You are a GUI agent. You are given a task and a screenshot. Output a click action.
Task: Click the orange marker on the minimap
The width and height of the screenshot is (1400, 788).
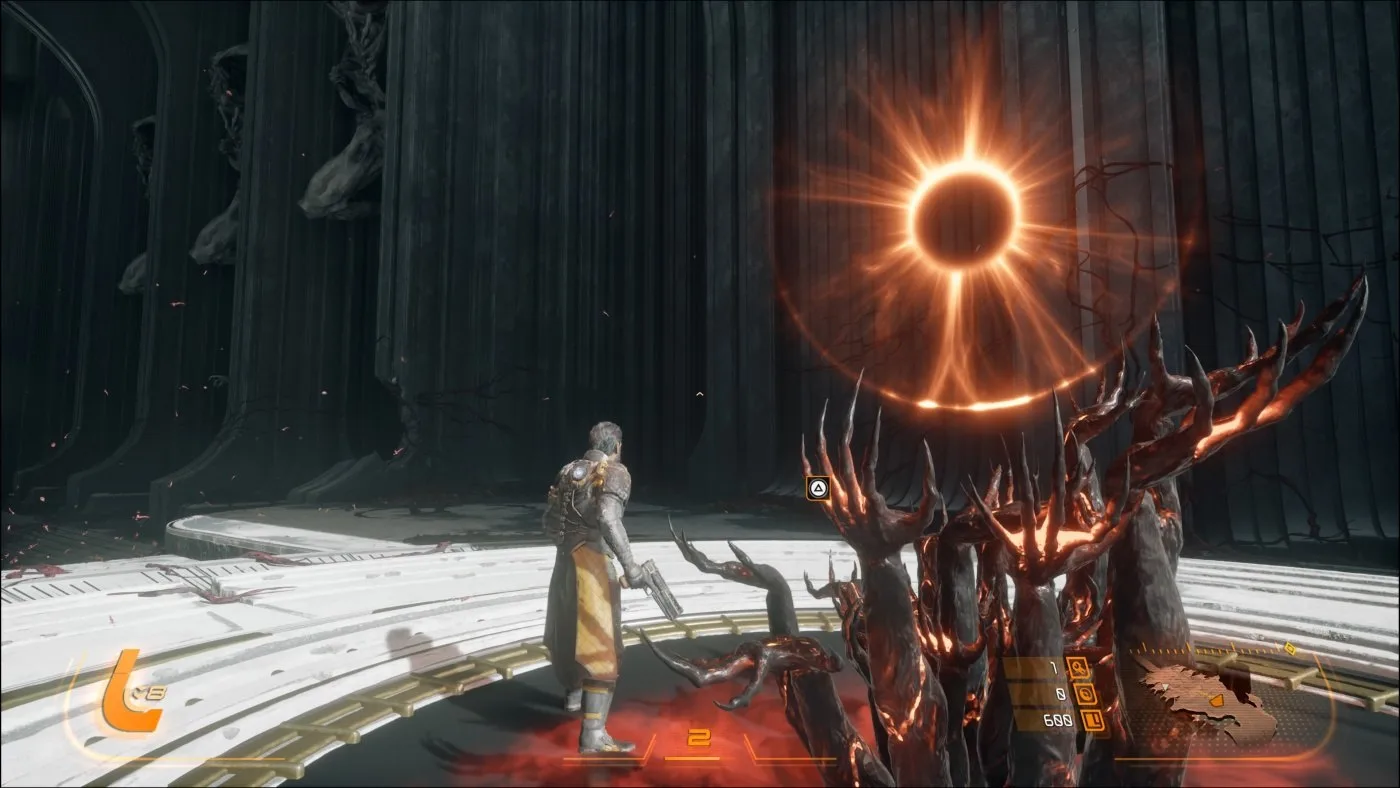pyautogui.click(x=1215, y=701)
